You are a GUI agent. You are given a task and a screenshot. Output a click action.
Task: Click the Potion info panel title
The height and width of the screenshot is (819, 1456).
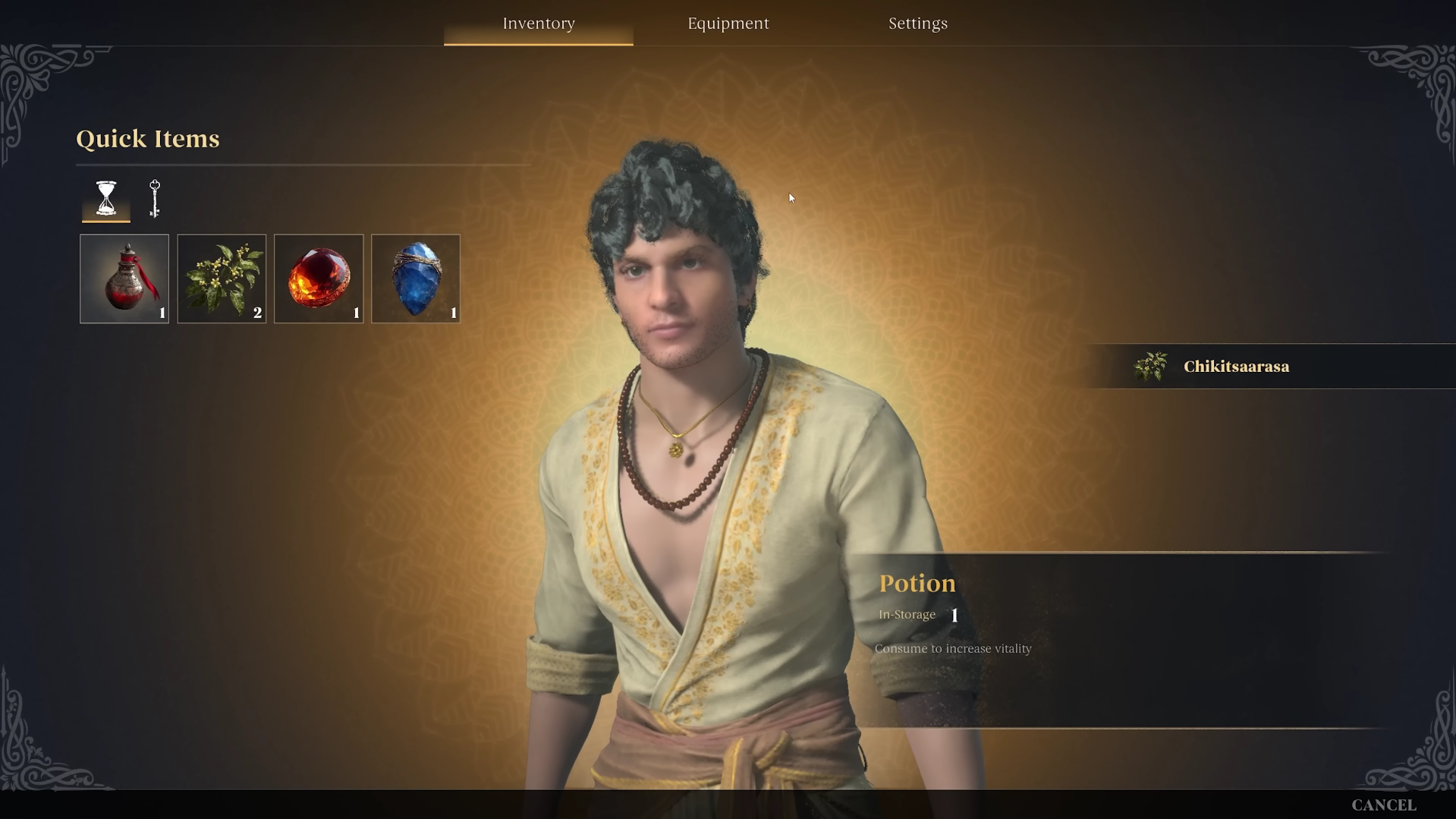917,583
